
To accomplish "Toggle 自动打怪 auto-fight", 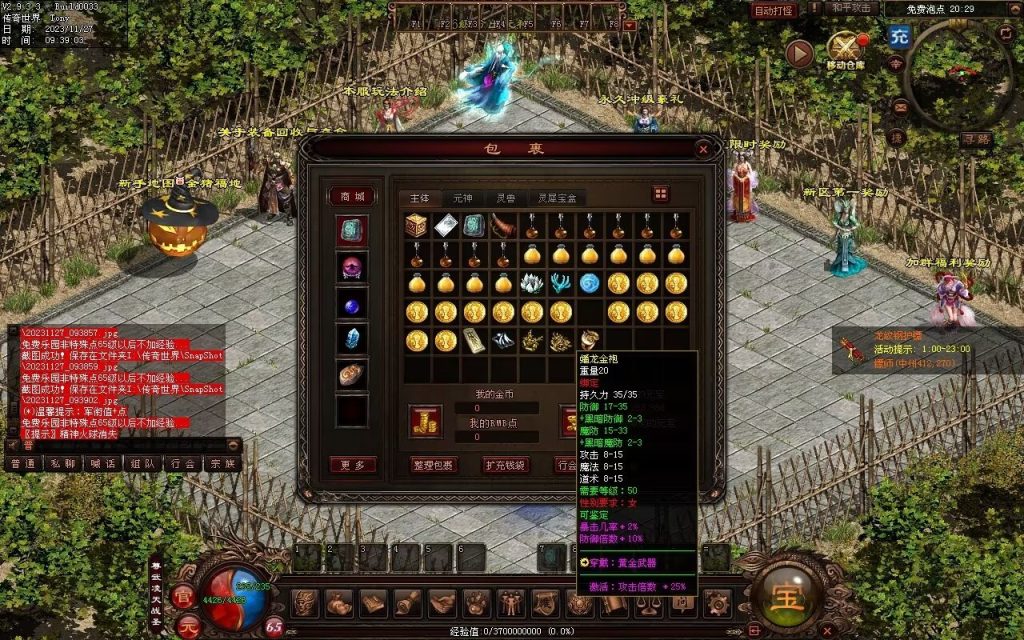I will point(774,10).
